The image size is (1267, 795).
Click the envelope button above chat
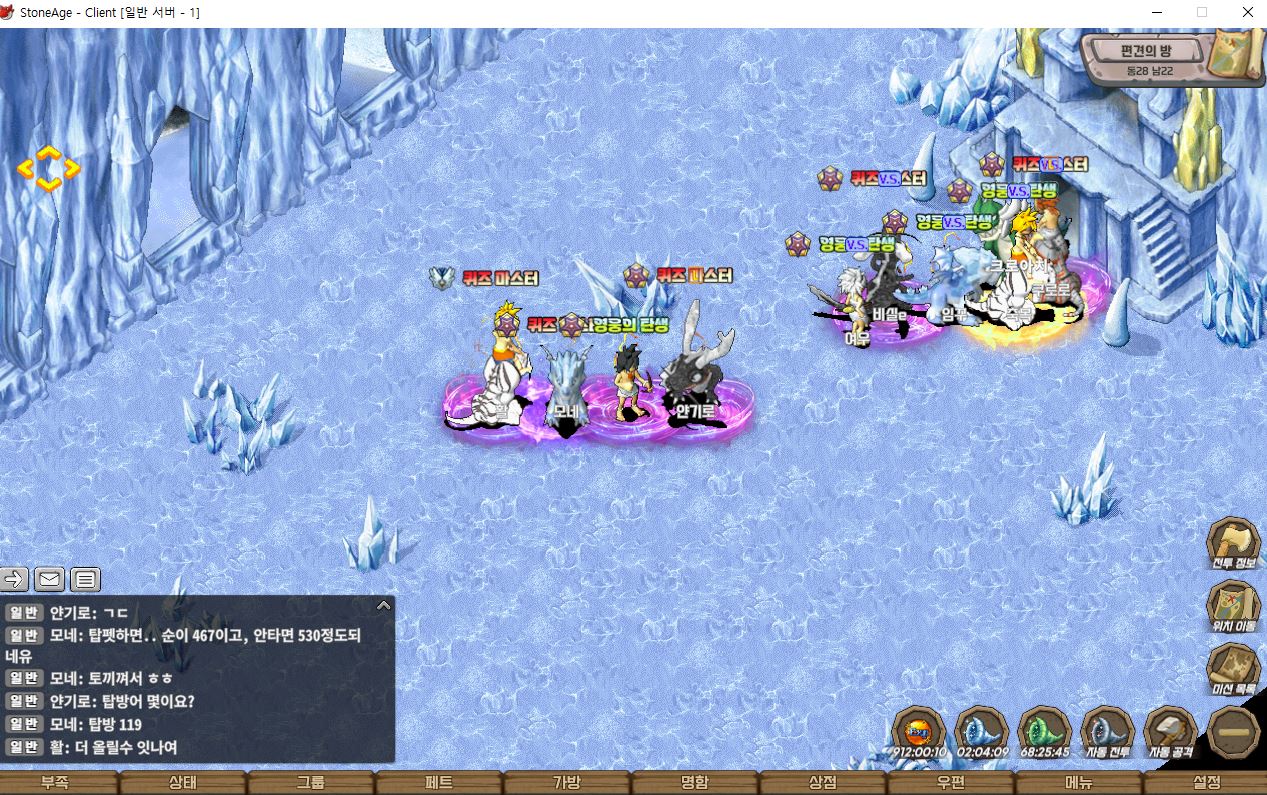point(50,579)
